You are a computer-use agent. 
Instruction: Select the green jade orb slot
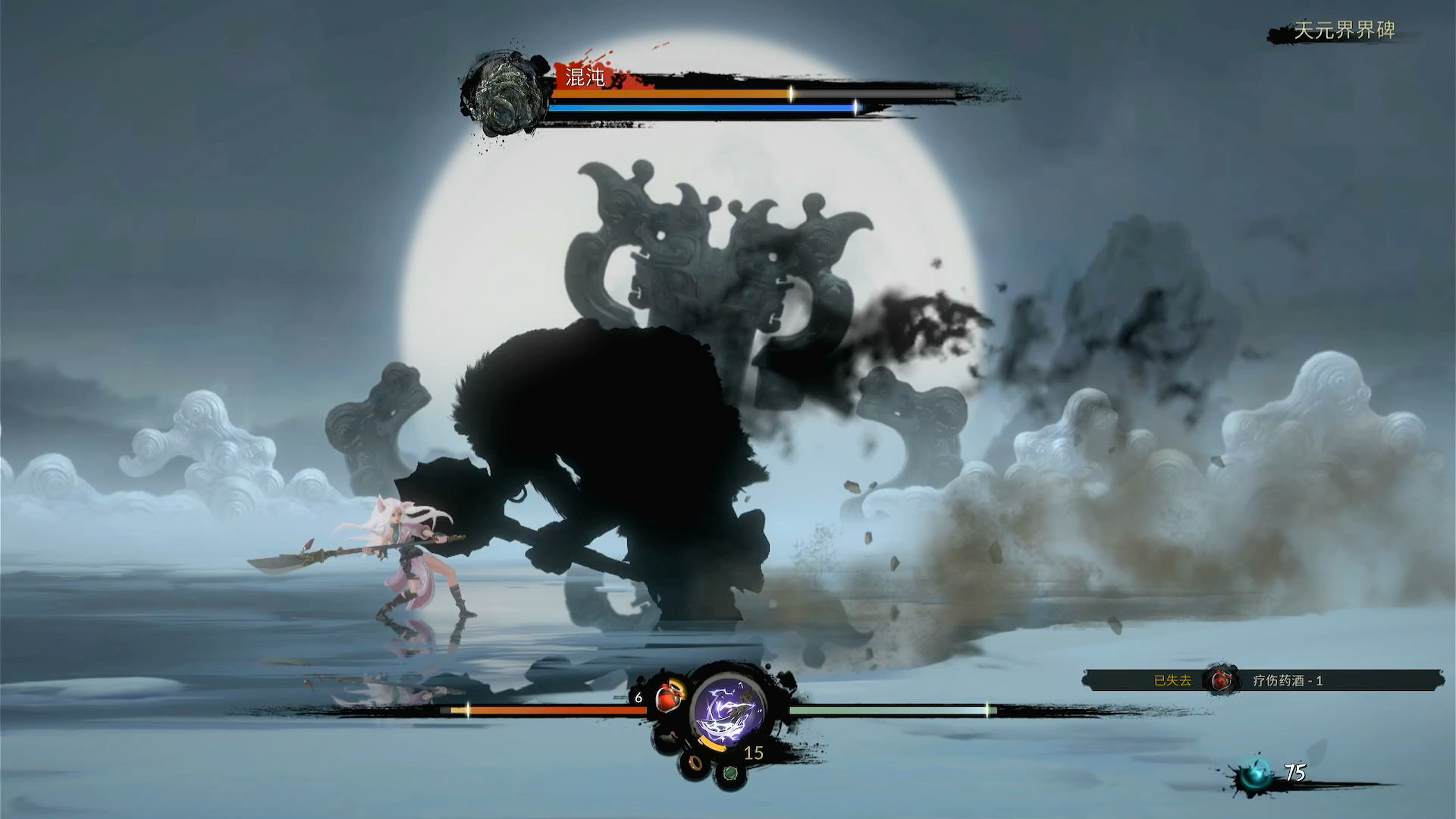pyautogui.click(x=730, y=773)
